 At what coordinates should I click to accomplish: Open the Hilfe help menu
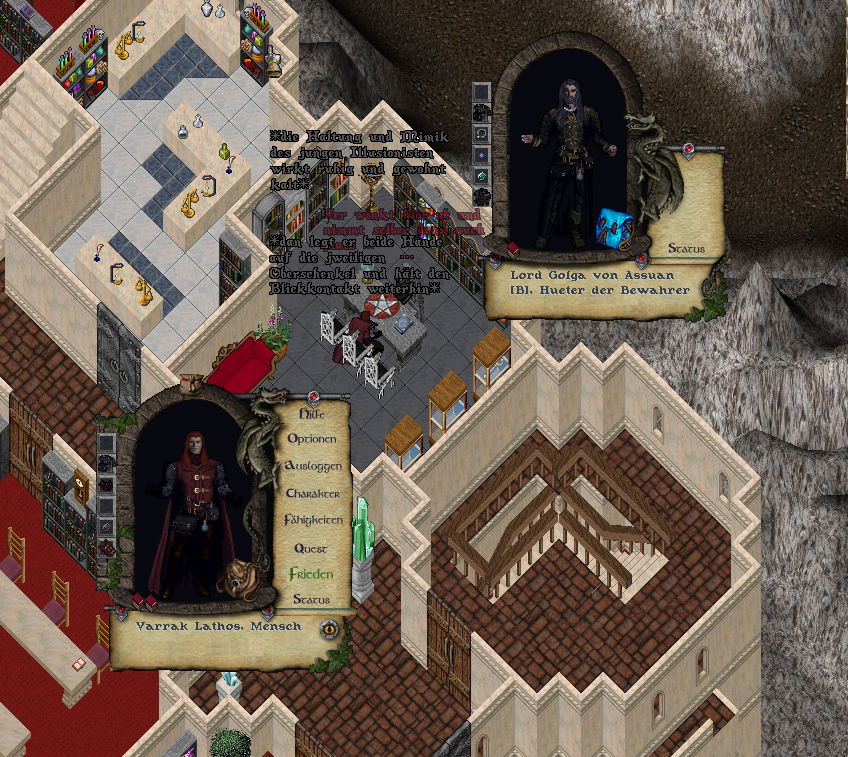tap(312, 412)
